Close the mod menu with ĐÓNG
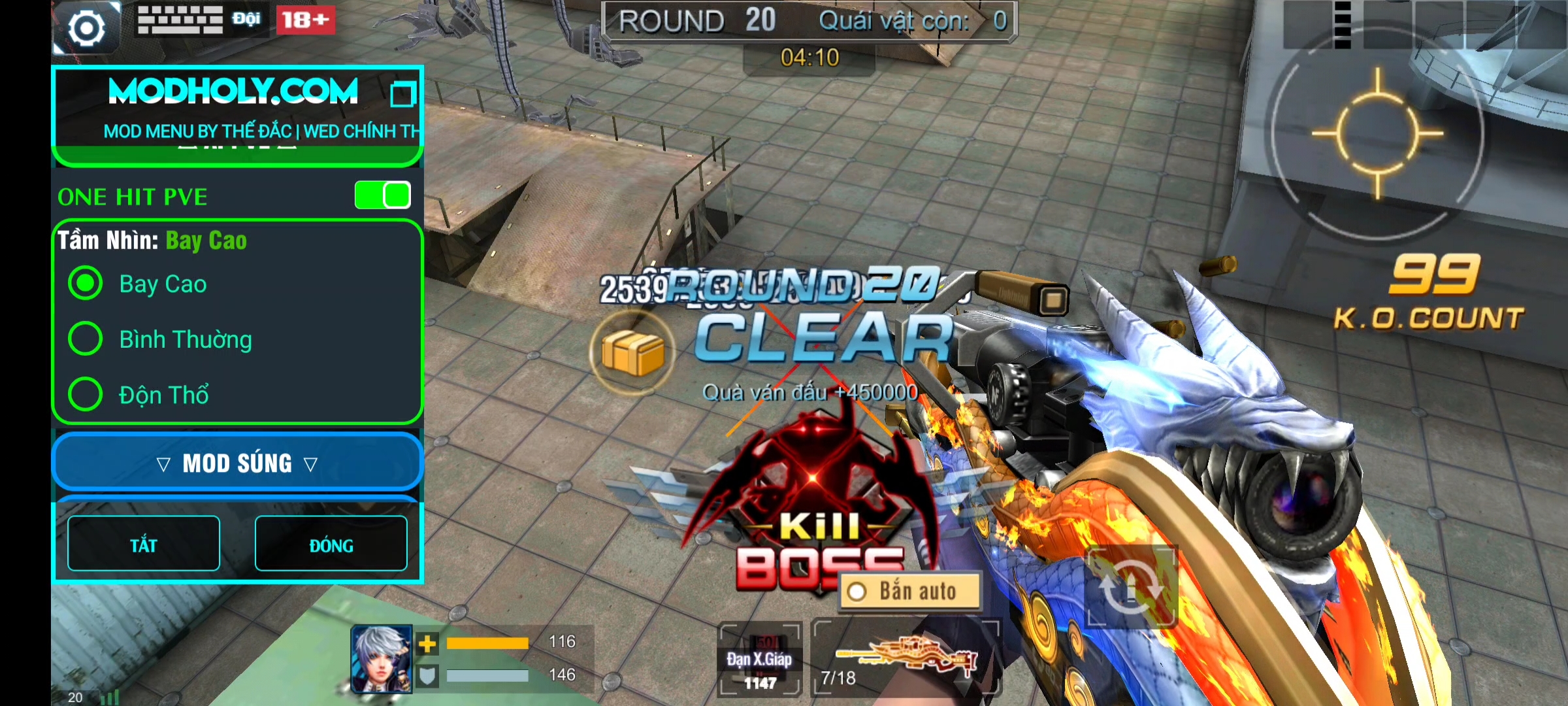1568x706 pixels. (x=331, y=544)
